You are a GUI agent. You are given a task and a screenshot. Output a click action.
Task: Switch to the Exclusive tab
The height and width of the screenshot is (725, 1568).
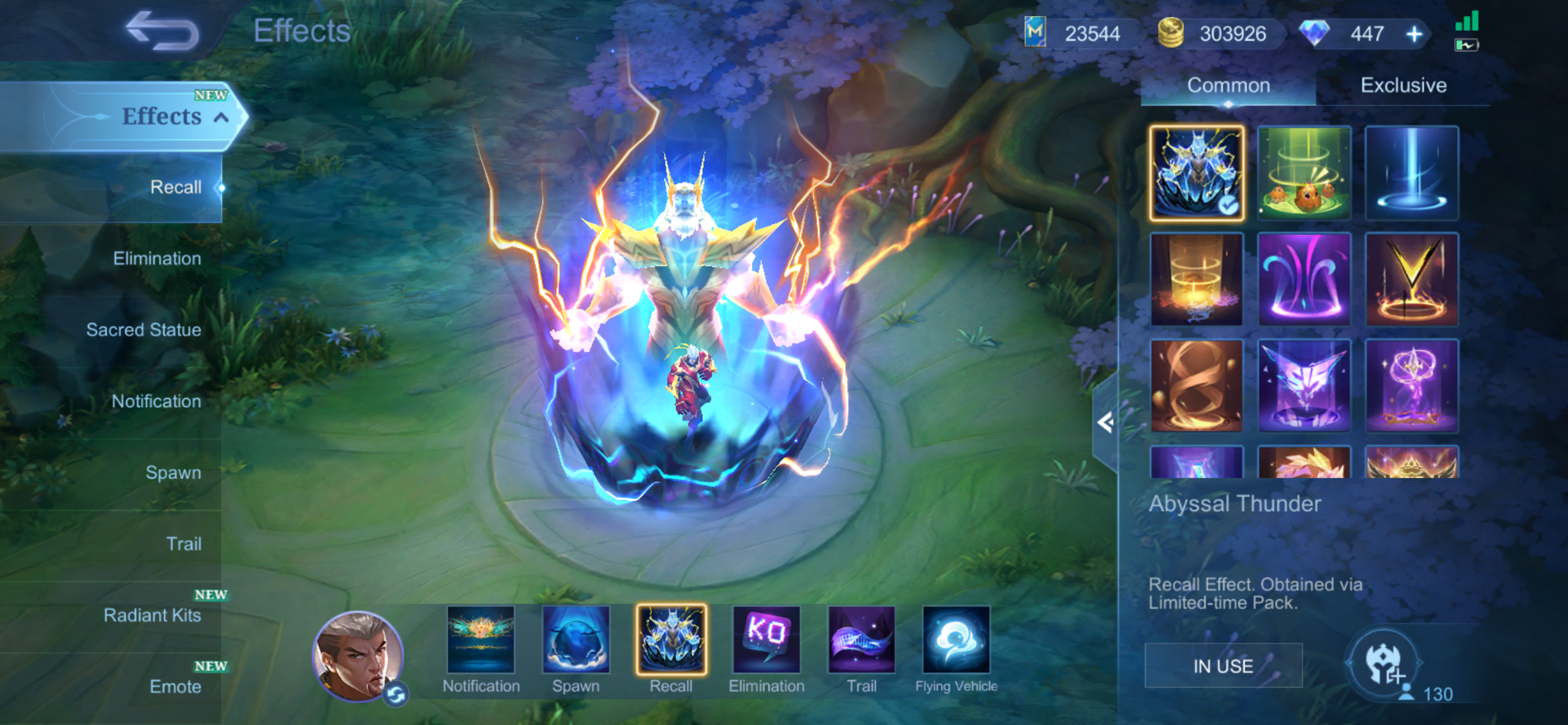pos(1403,86)
